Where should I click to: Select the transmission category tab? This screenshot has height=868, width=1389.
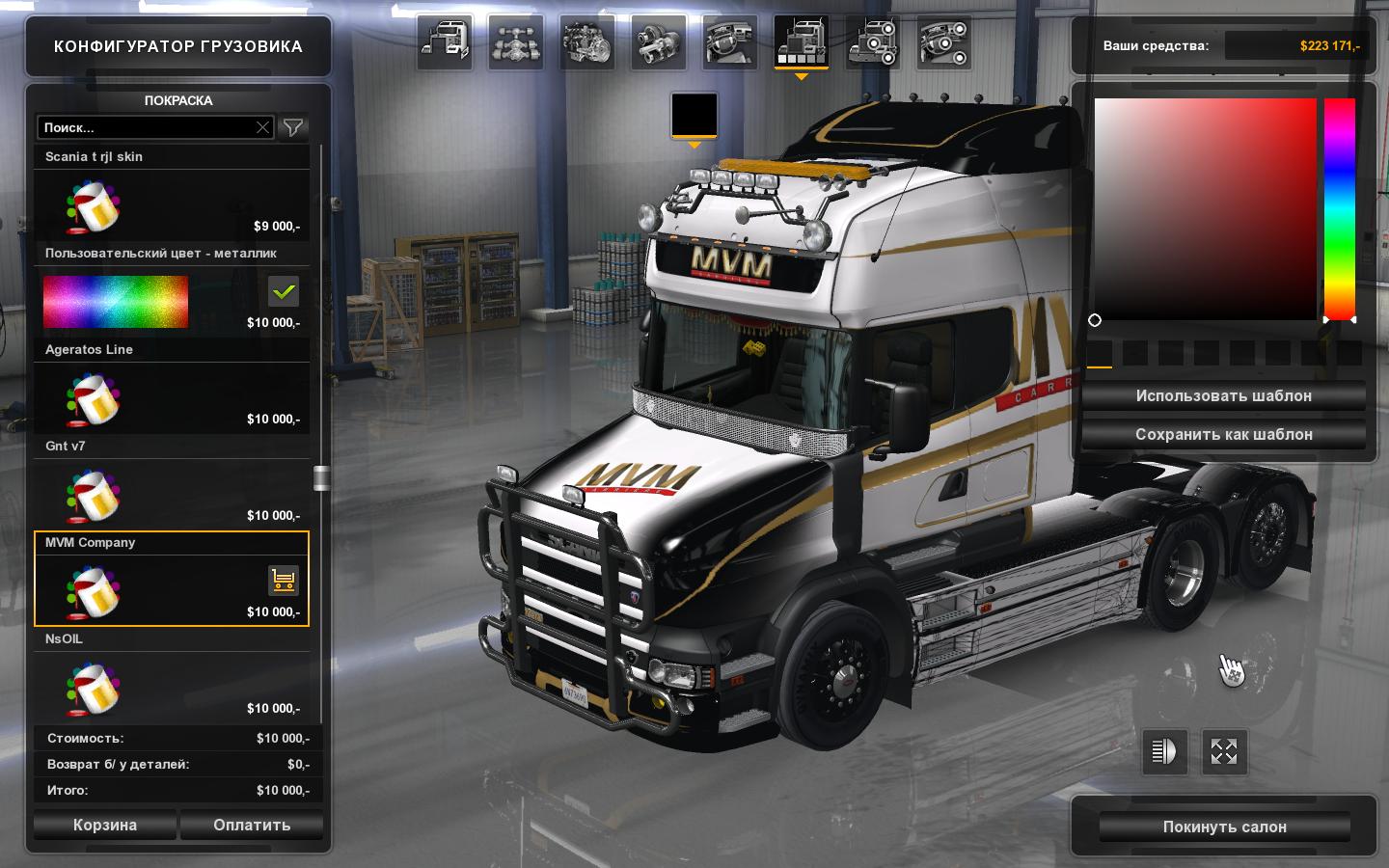[659, 42]
